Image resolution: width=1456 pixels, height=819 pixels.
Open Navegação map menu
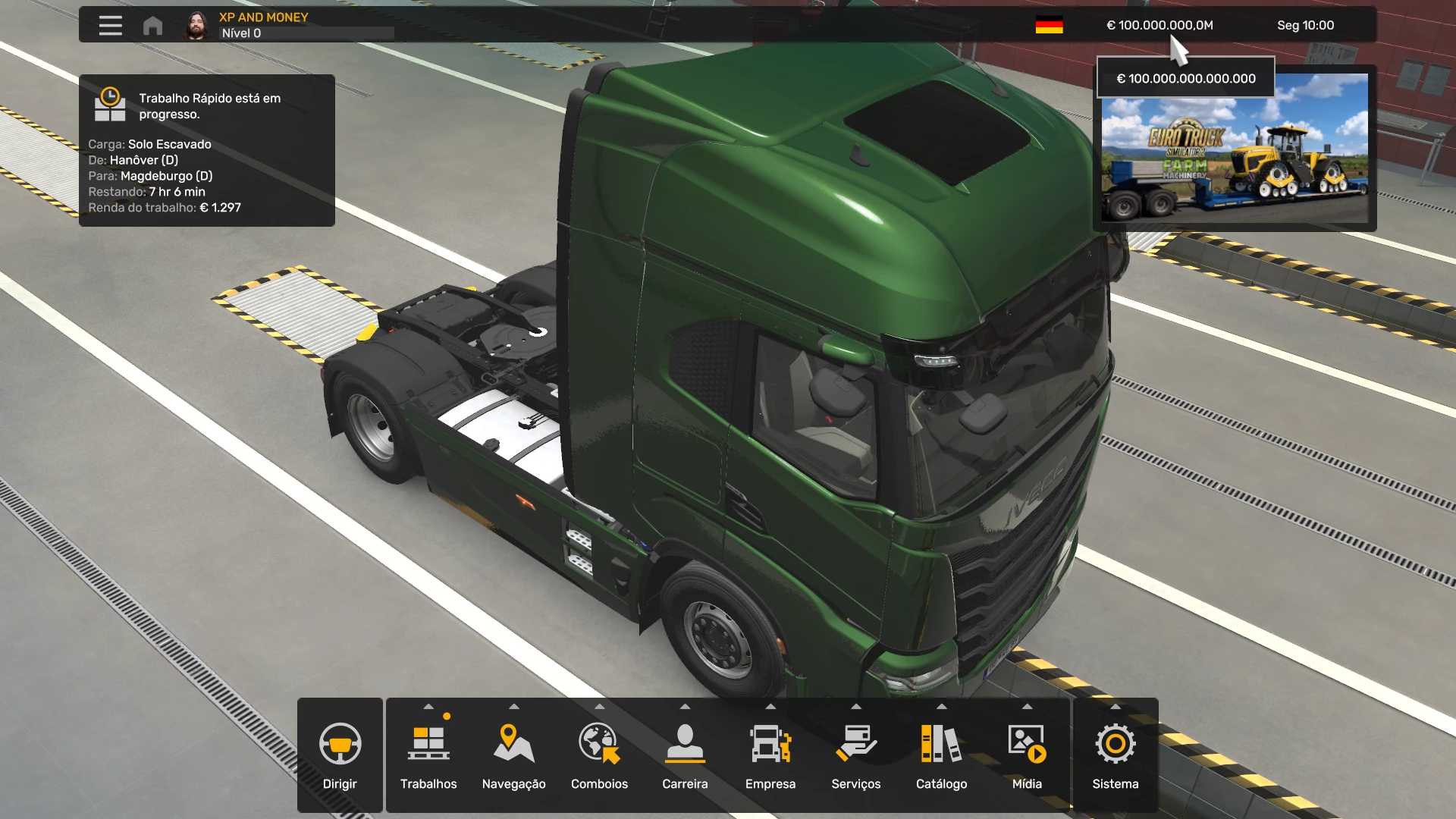(513, 755)
